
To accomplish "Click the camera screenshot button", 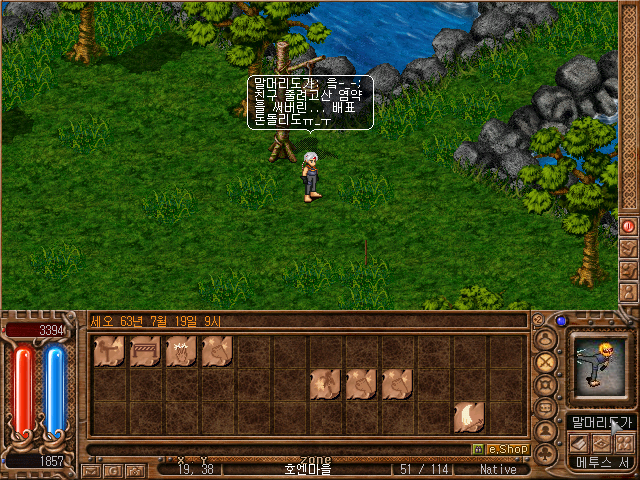I will pyautogui.click(x=135, y=470).
